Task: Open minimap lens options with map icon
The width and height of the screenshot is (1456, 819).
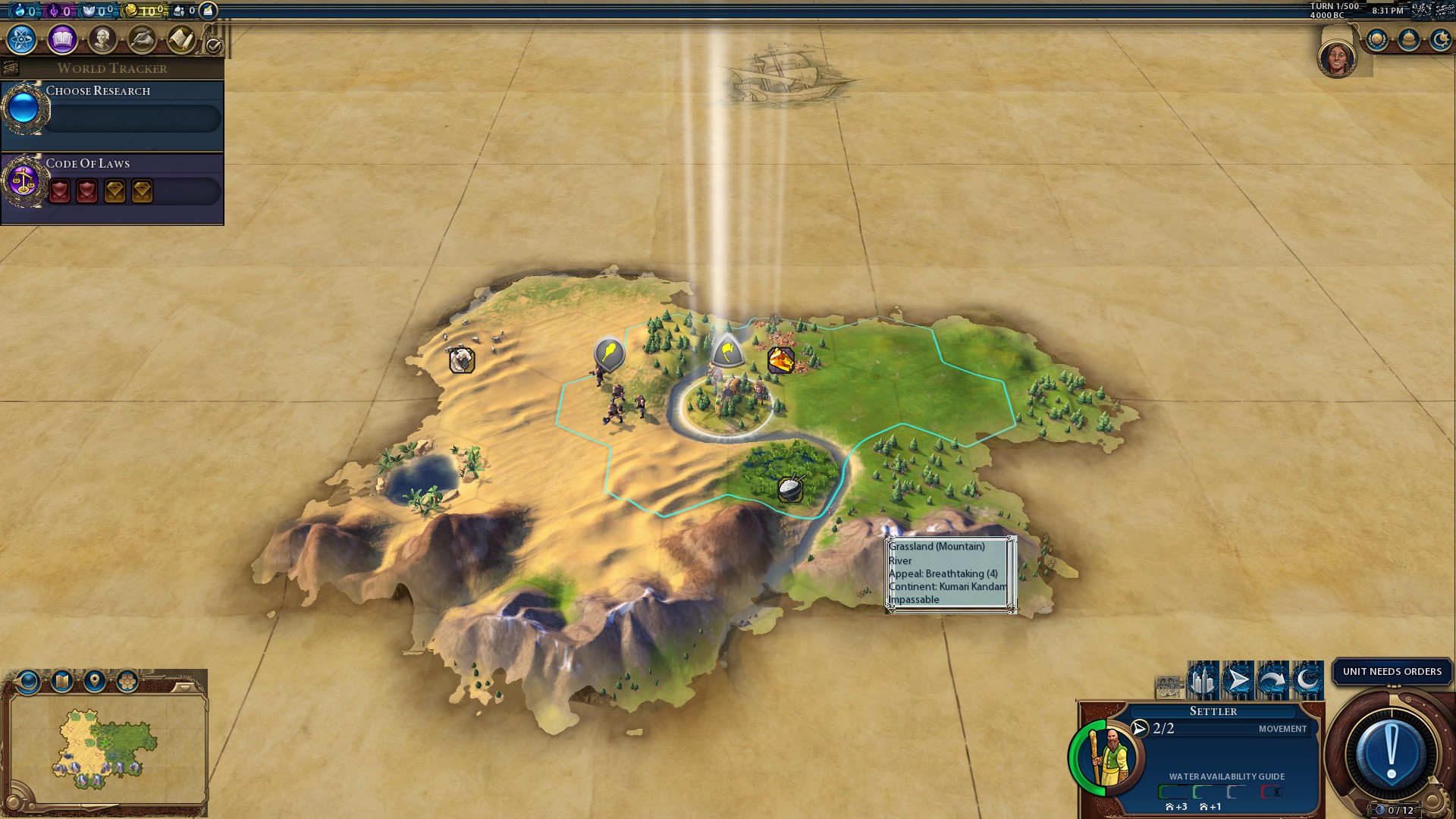Action: pos(62,681)
